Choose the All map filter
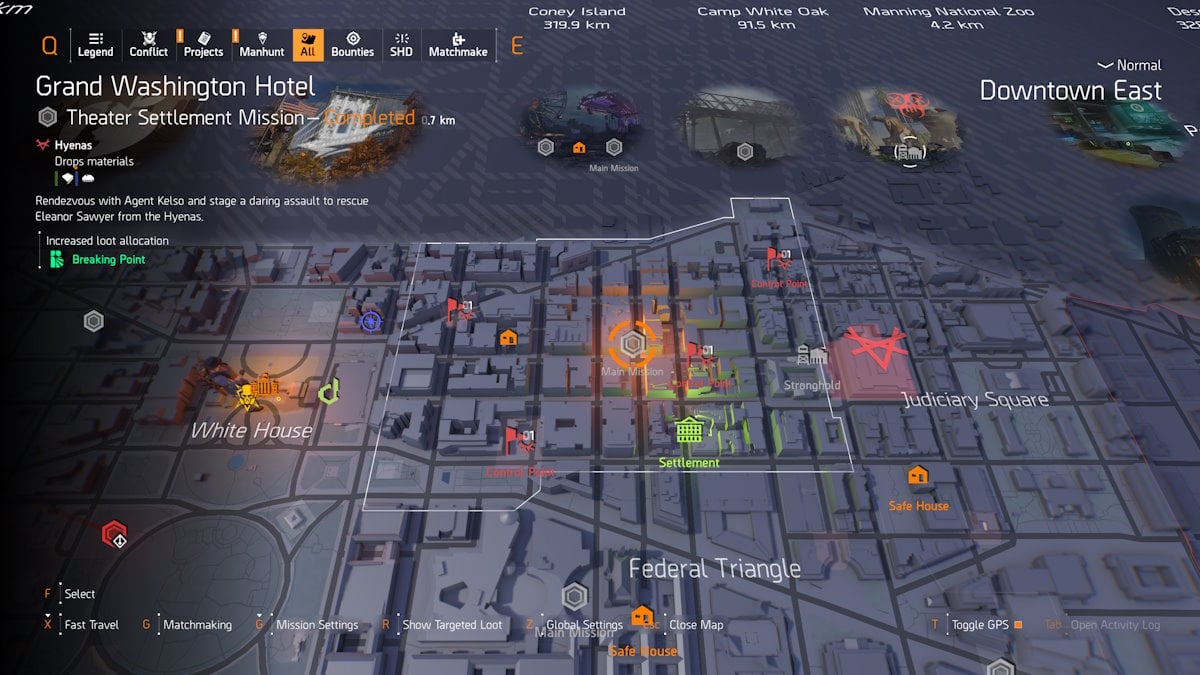The image size is (1200, 675). [308, 44]
